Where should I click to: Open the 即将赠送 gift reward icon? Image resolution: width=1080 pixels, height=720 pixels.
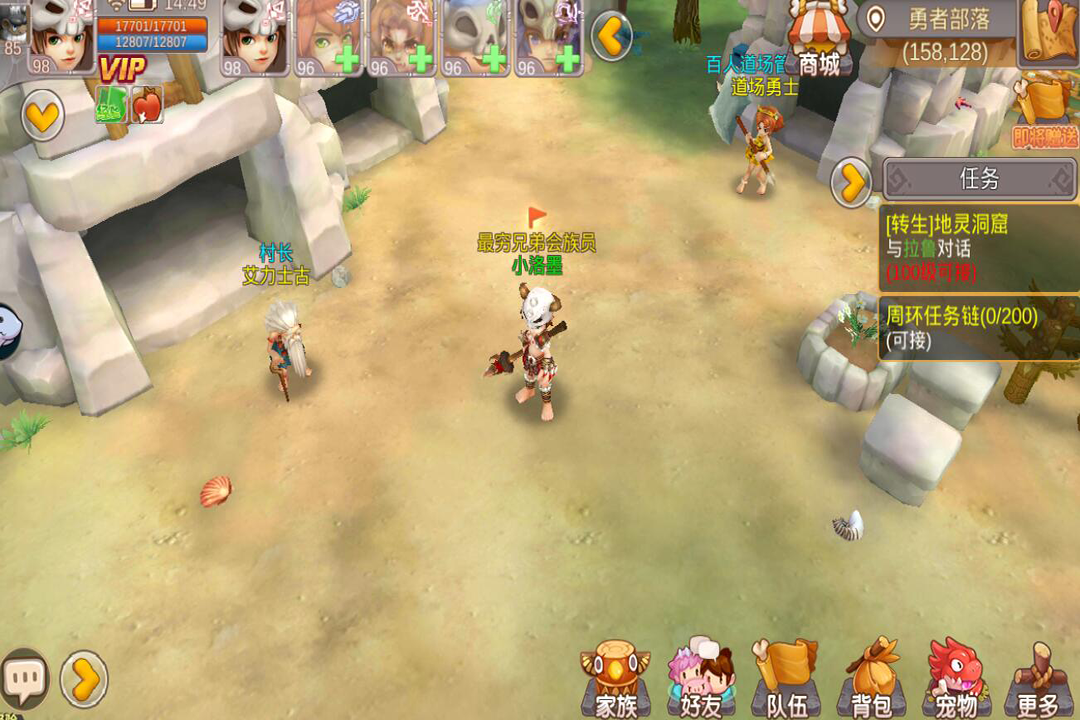point(1044,115)
